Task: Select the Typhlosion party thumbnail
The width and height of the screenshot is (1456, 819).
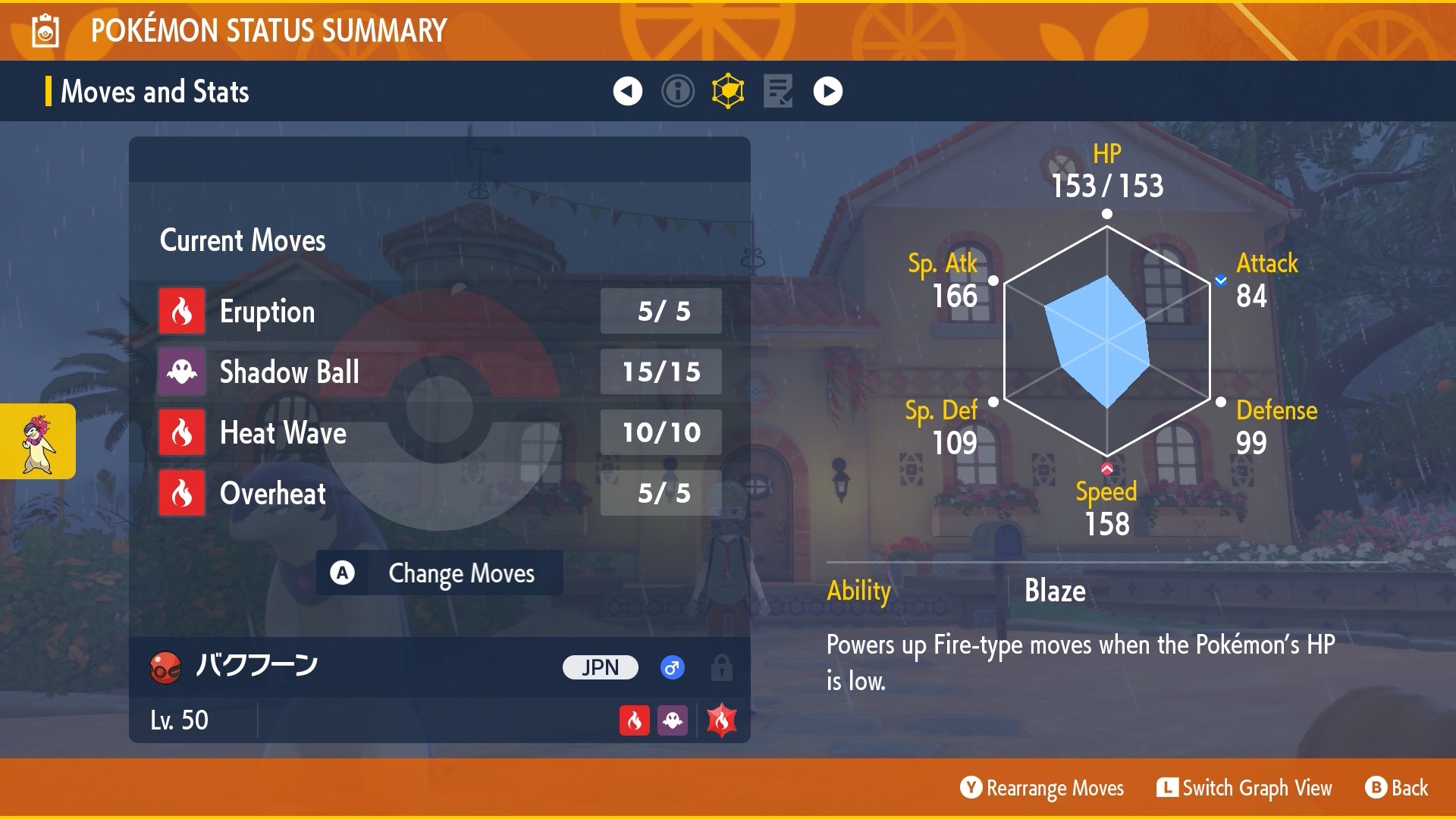Action: point(38,441)
